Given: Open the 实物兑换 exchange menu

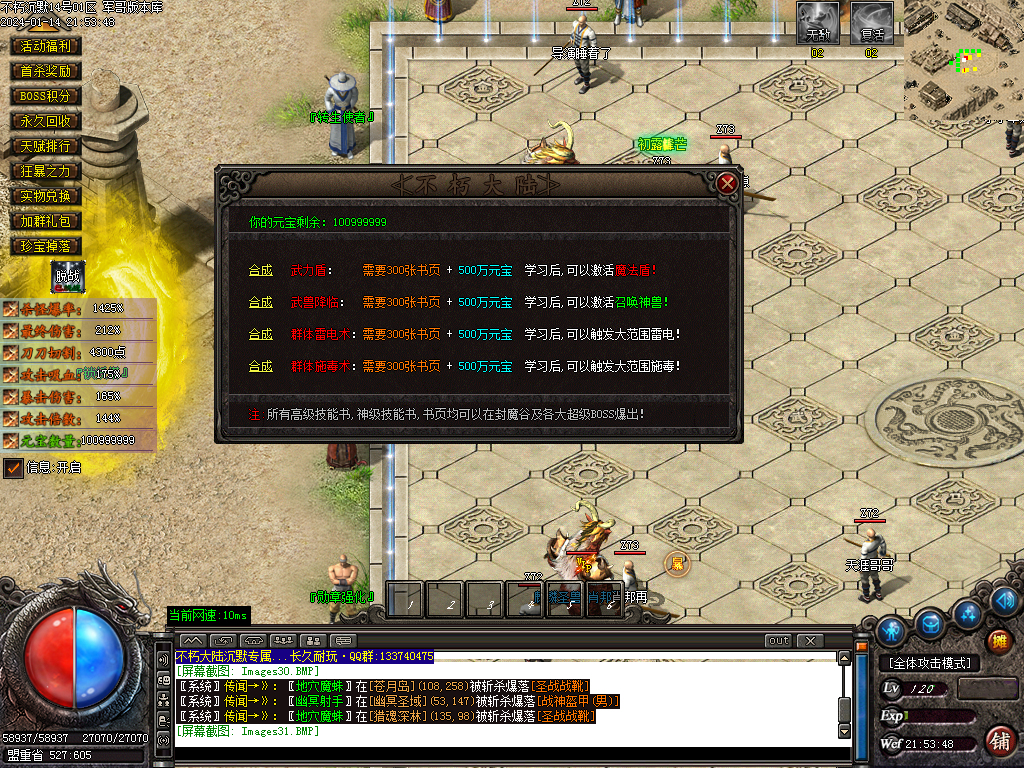Looking at the screenshot, I should 46,196.
